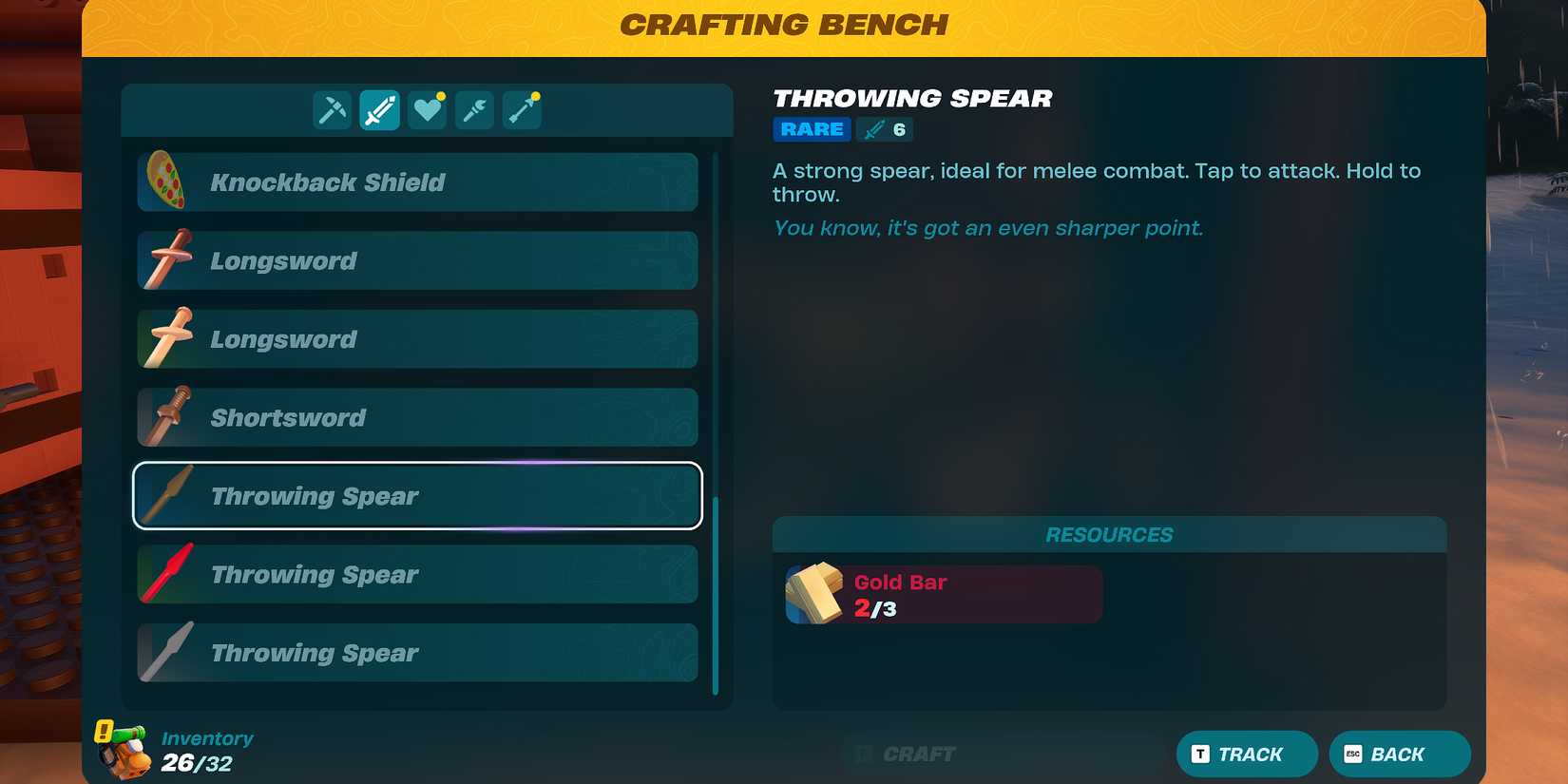This screenshot has height=784, width=1568.
Task: Select the Shortsword recipe
Action: (416, 417)
